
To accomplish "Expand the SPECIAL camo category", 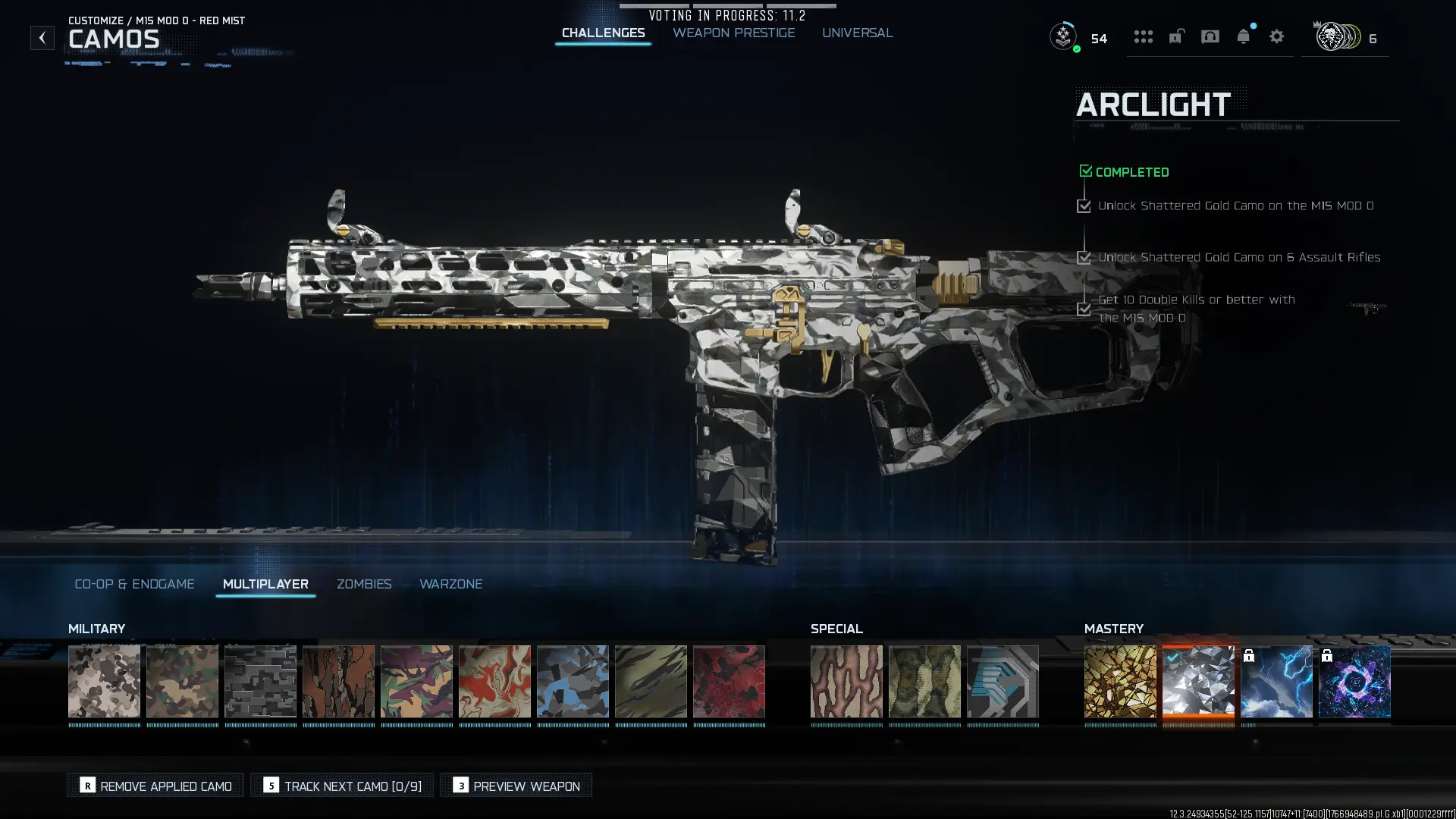I will (x=836, y=629).
